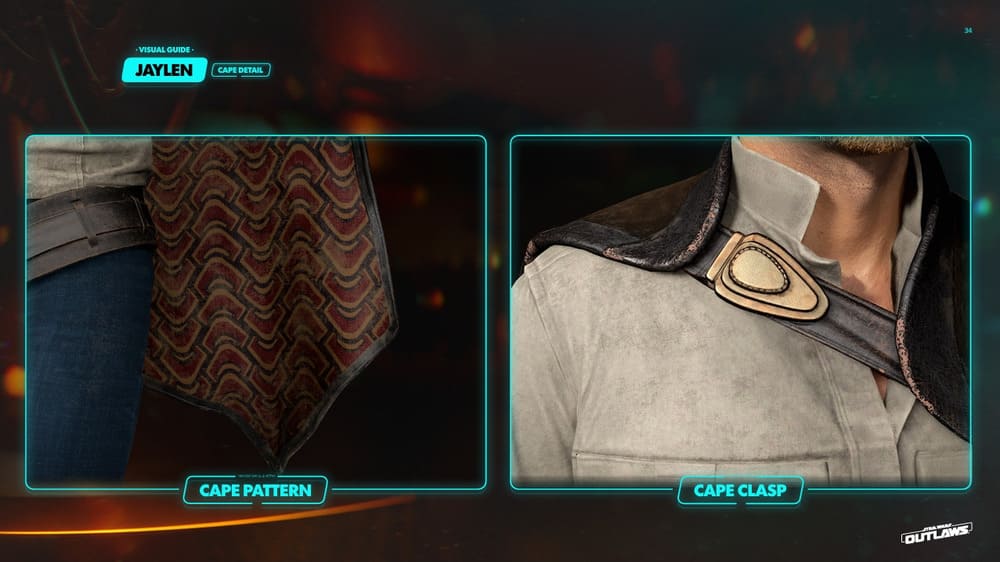Select the Cape Clasp label button
The height and width of the screenshot is (562, 1000).
(x=741, y=490)
